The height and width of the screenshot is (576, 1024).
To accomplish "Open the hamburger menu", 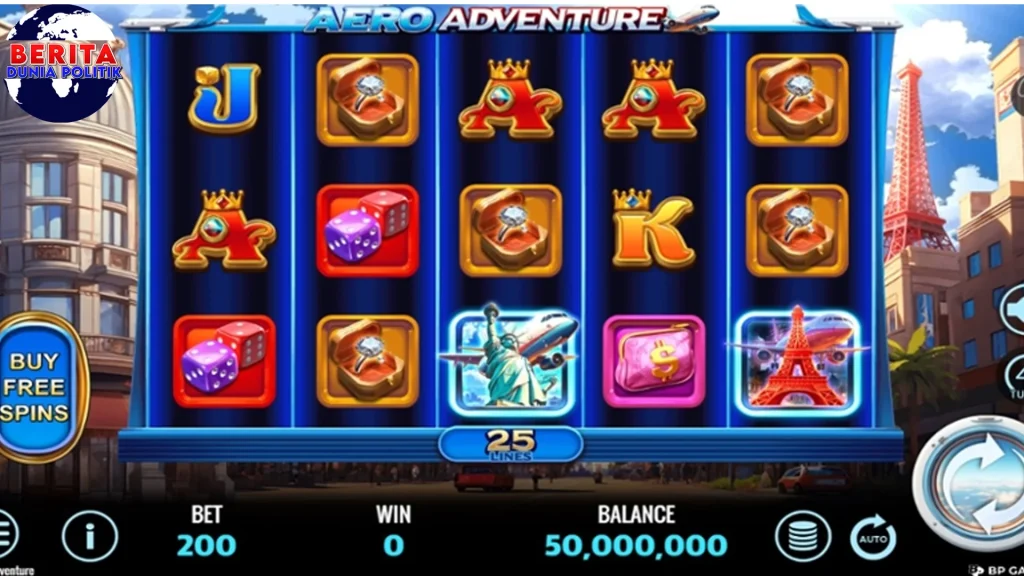I will [x=6, y=535].
